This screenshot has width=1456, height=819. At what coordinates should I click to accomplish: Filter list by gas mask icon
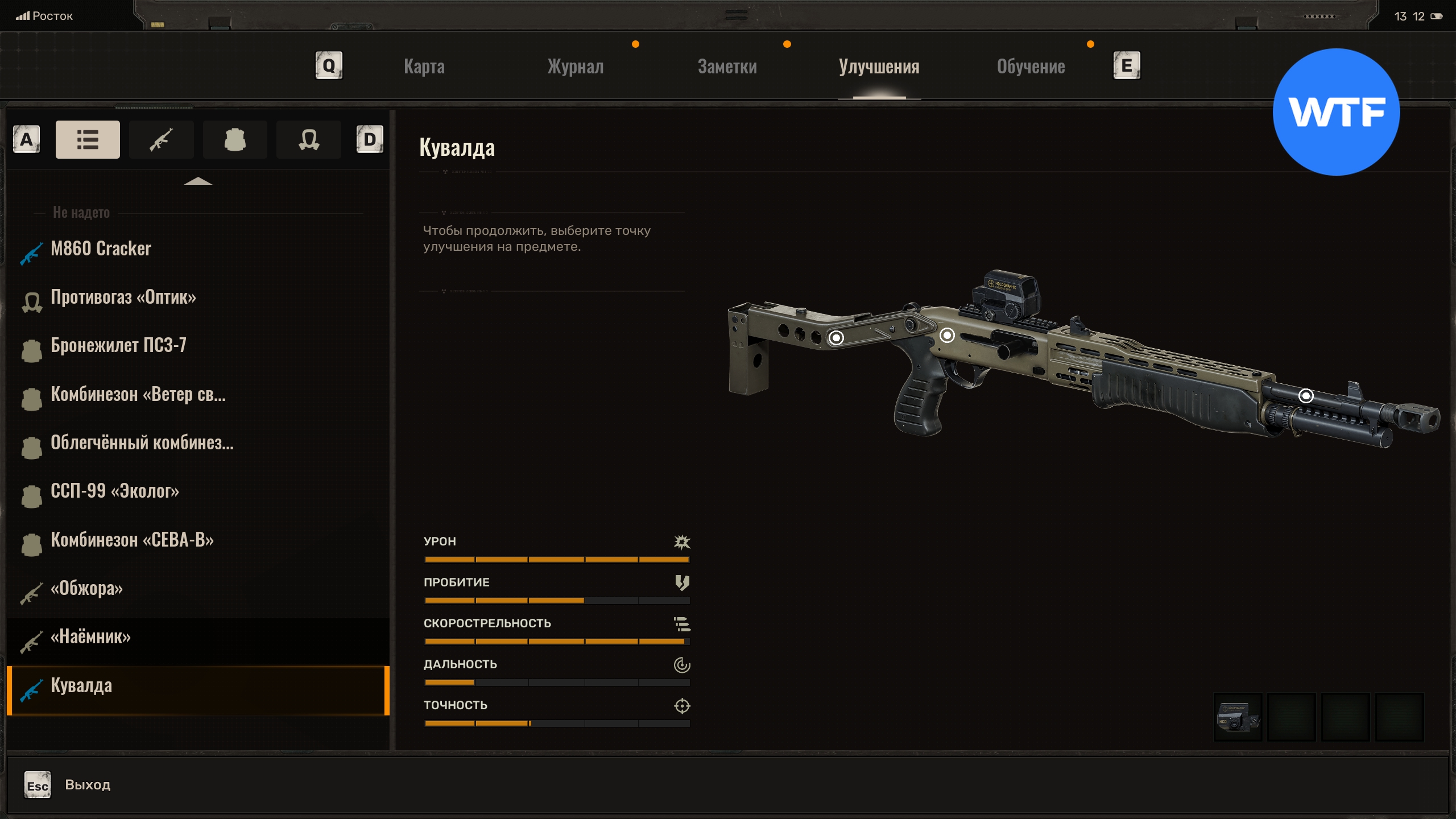point(308,139)
